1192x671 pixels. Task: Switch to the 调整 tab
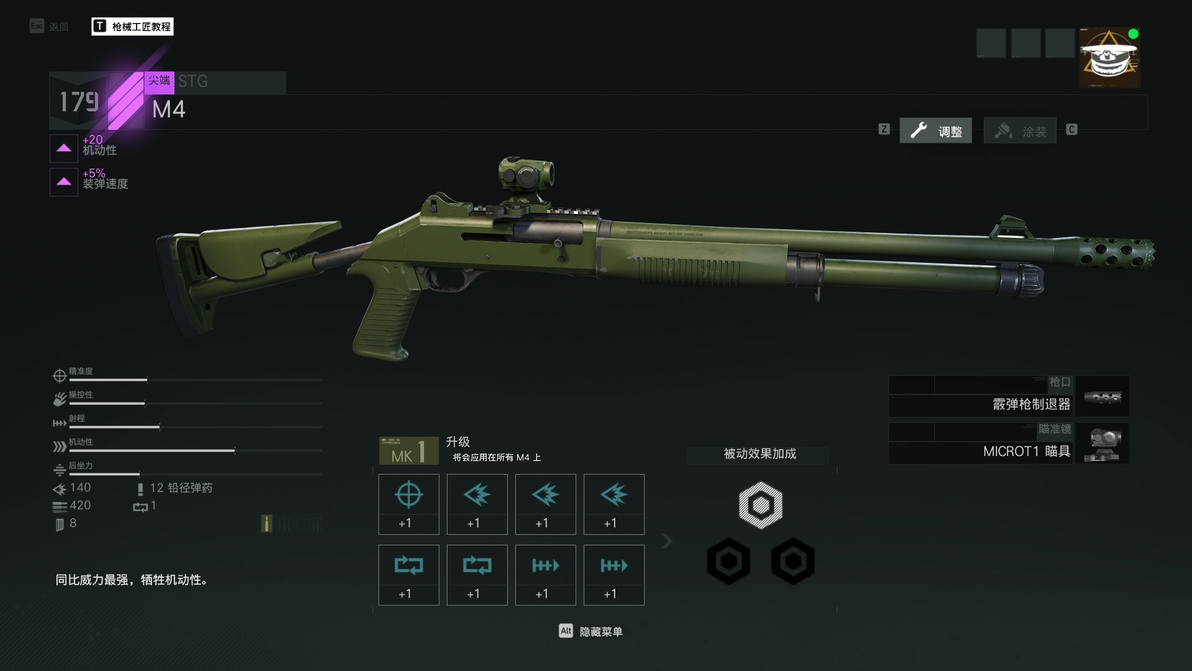tap(936, 130)
